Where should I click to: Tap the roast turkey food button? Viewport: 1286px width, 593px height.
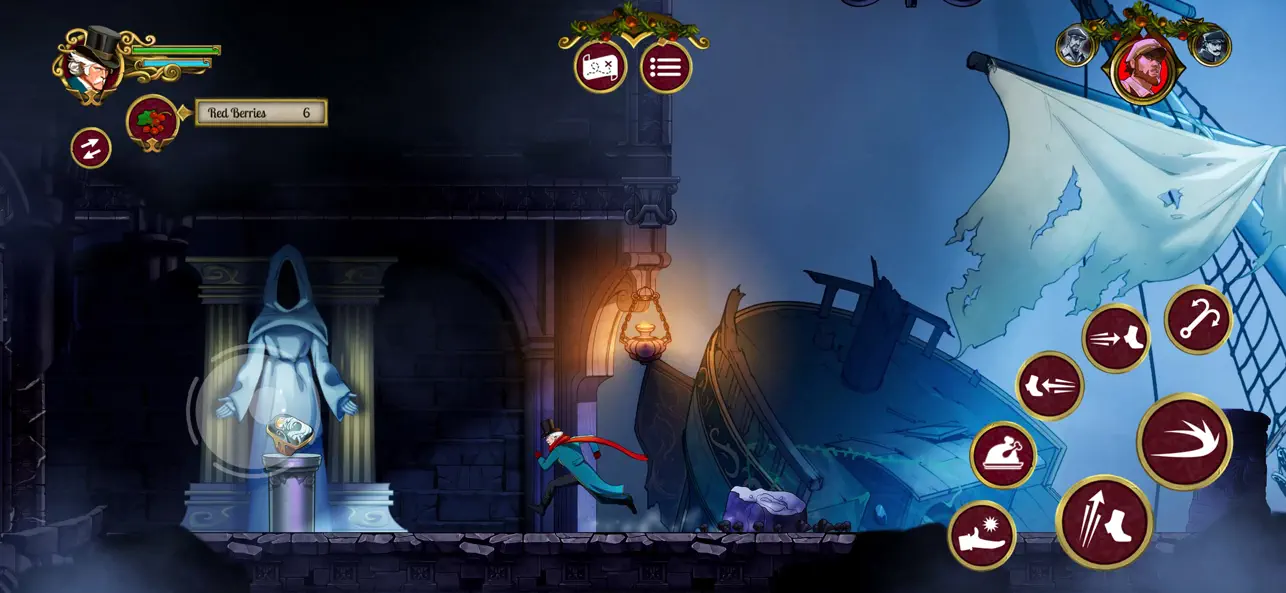1003,455
